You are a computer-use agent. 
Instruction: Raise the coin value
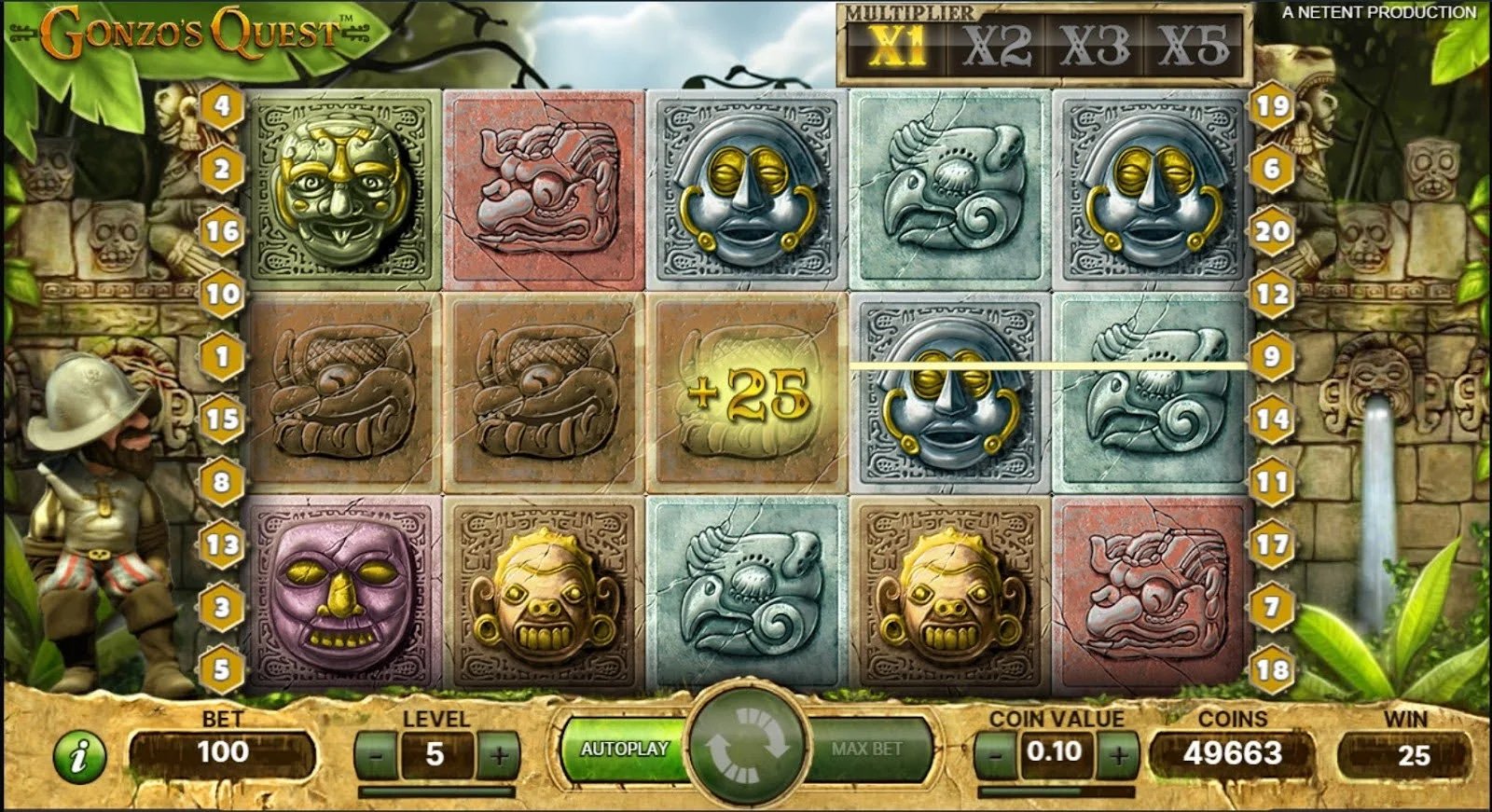(1119, 752)
